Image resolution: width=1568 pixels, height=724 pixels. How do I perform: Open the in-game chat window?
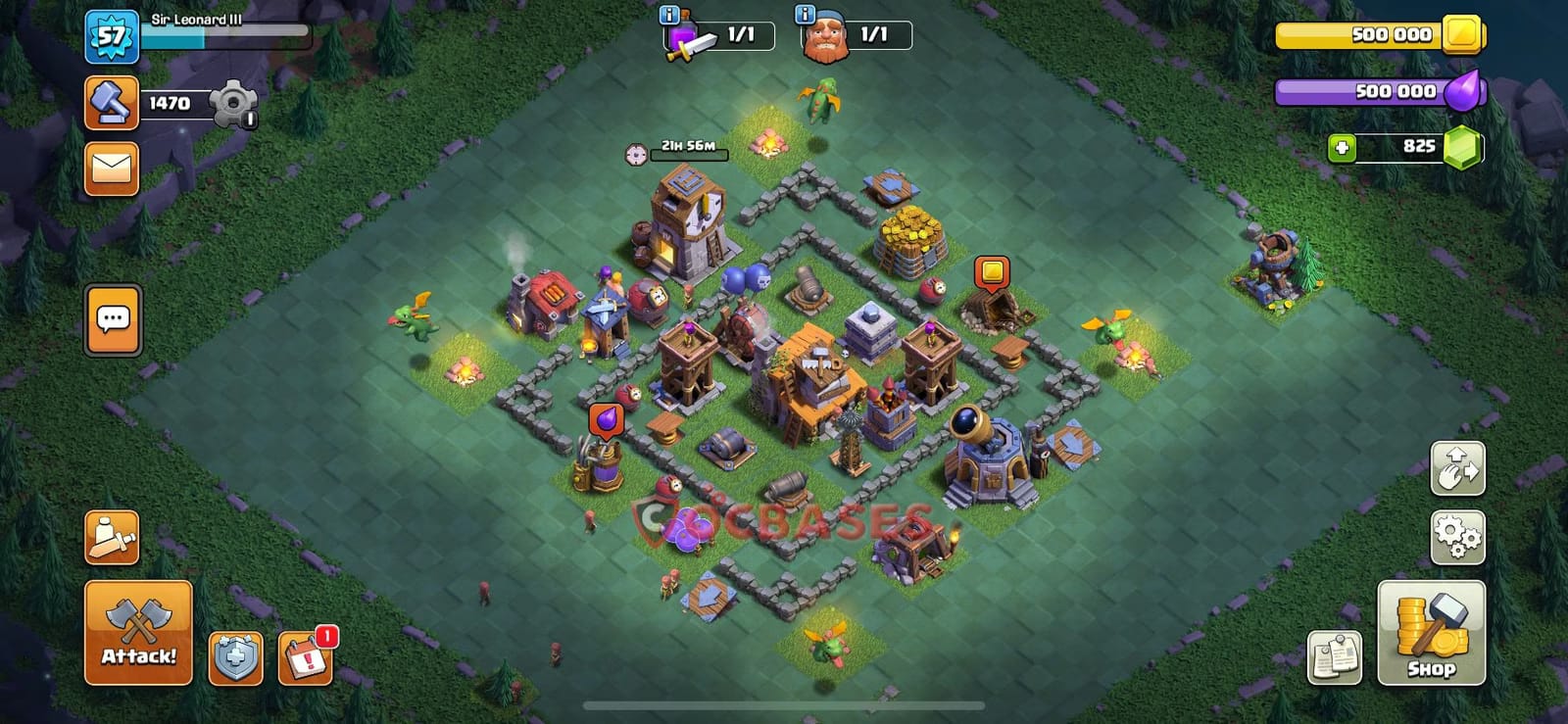click(112, 320)
